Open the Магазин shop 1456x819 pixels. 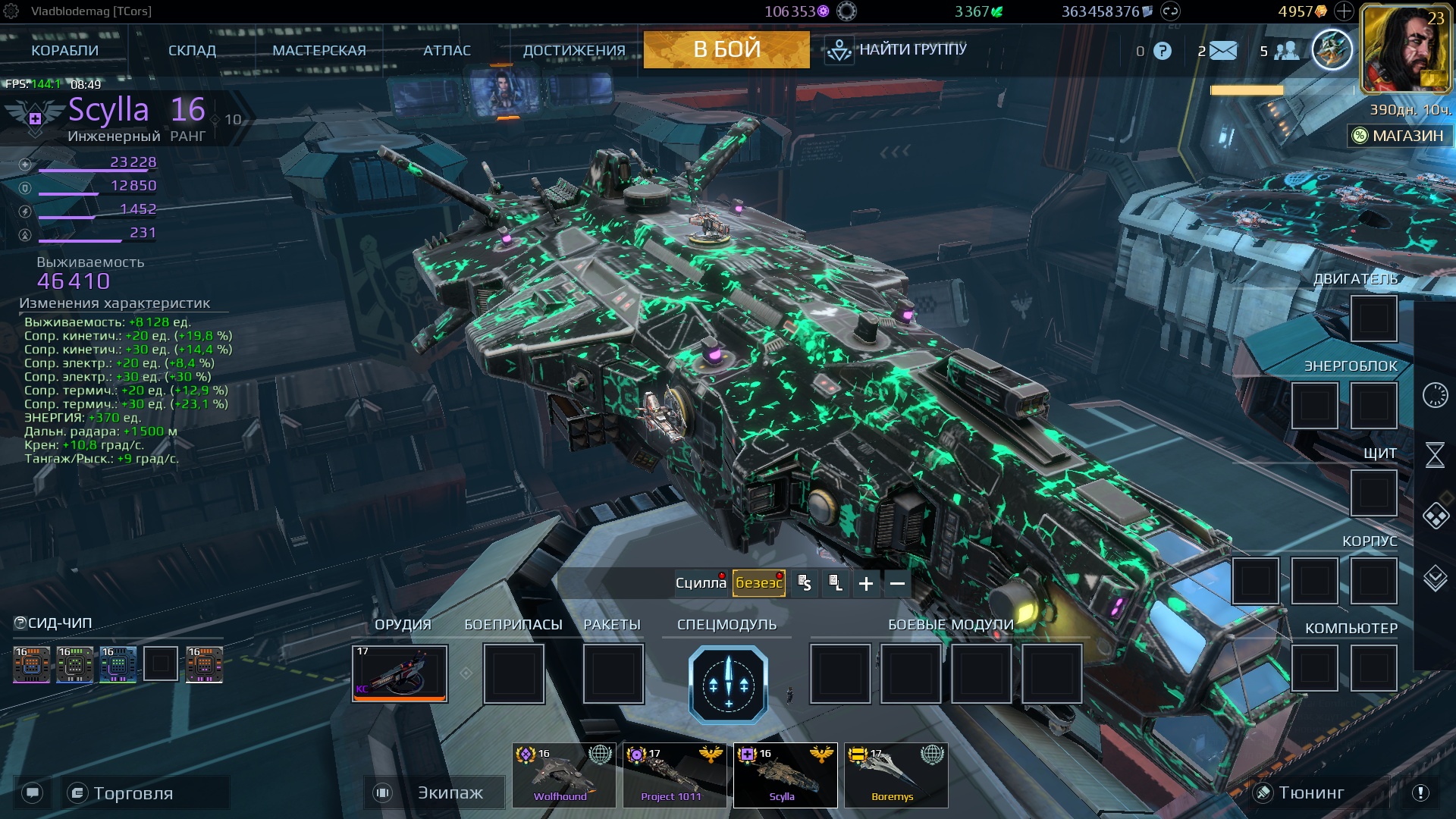pyautogui.click(x=1400, y=136)
